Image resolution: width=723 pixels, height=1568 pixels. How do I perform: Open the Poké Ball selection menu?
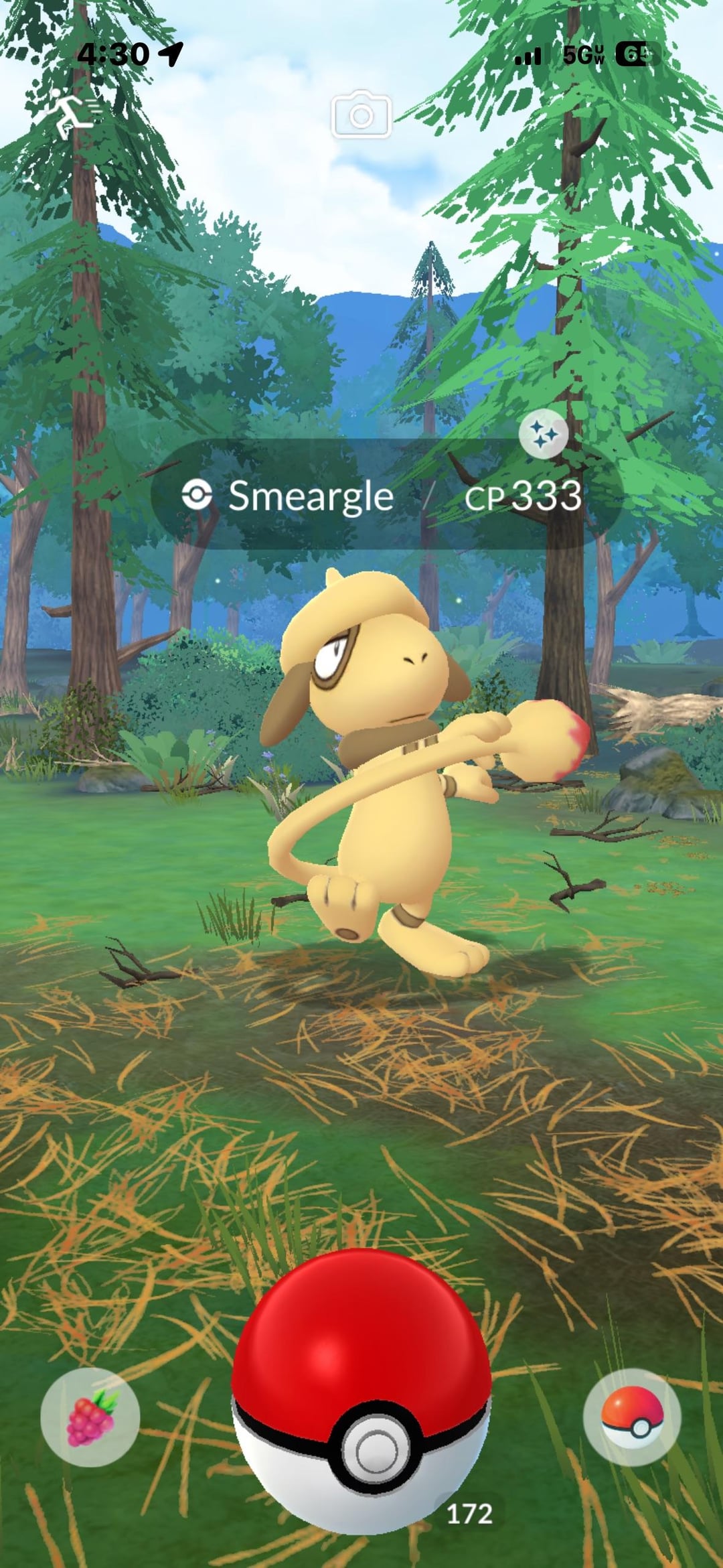coord(632,1418)
